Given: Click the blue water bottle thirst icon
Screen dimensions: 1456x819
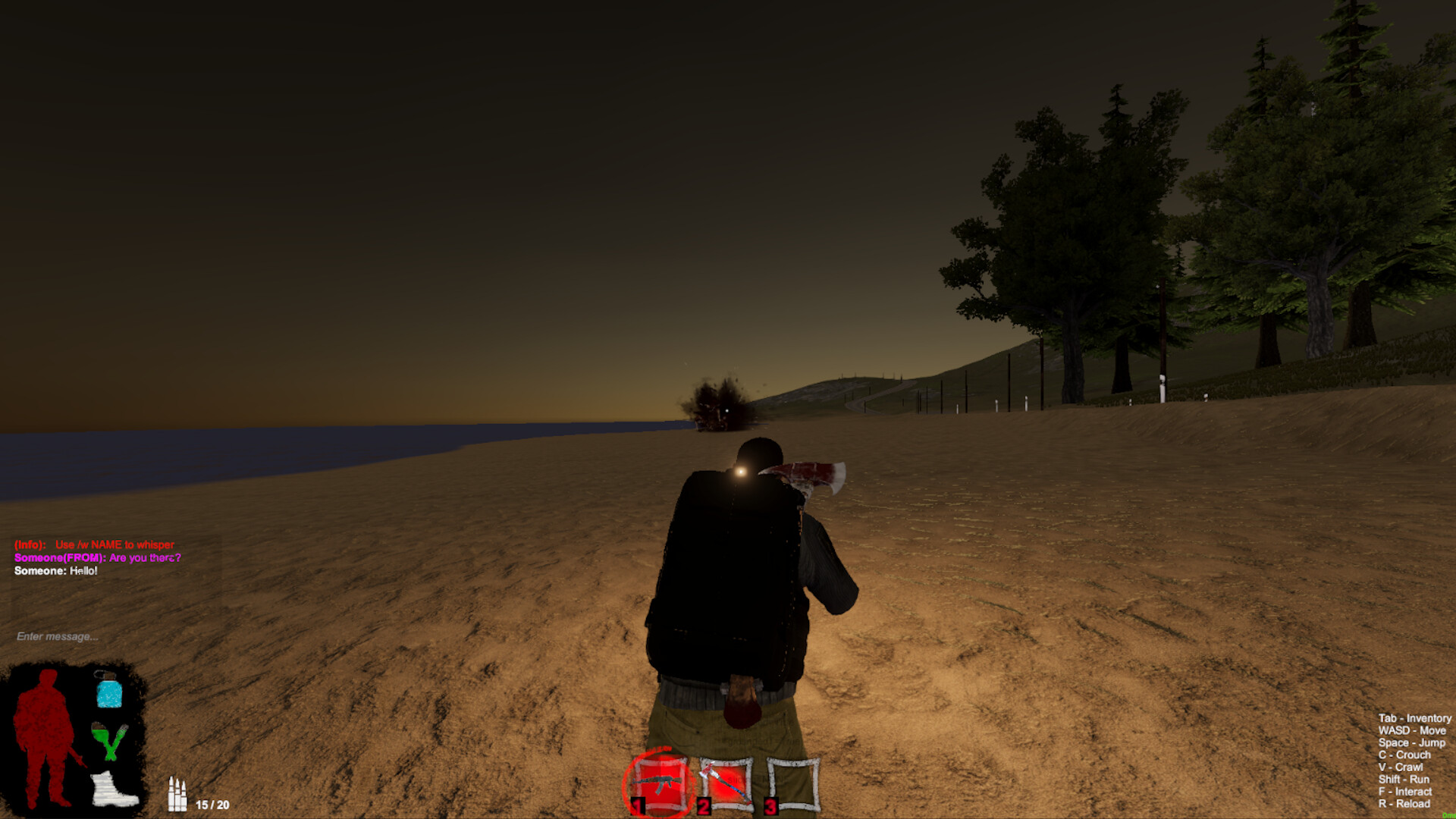Looking at the screenshot, I should point(110,690).
